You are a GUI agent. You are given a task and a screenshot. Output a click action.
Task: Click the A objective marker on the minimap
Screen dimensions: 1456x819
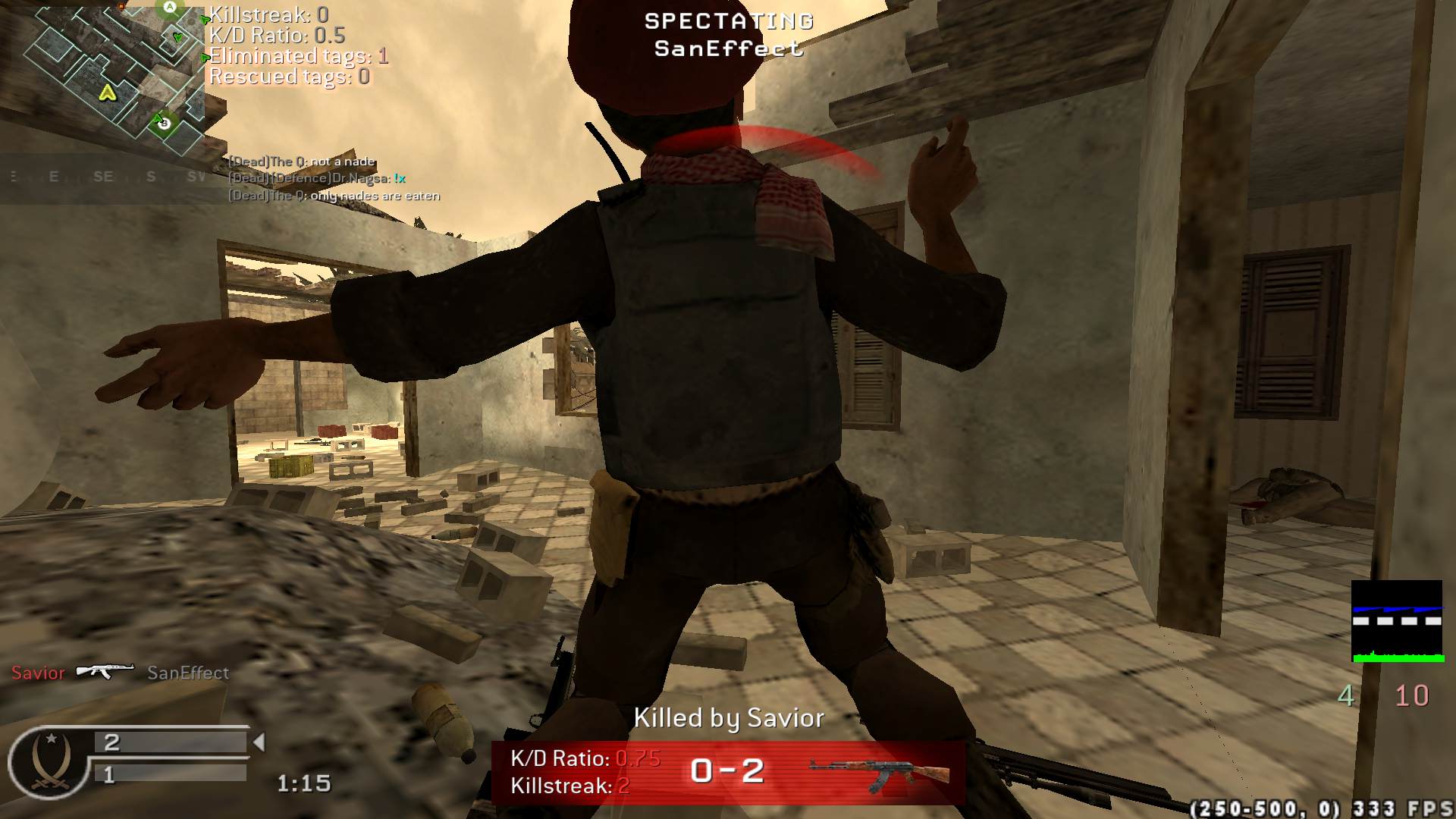tap(170, 8)
